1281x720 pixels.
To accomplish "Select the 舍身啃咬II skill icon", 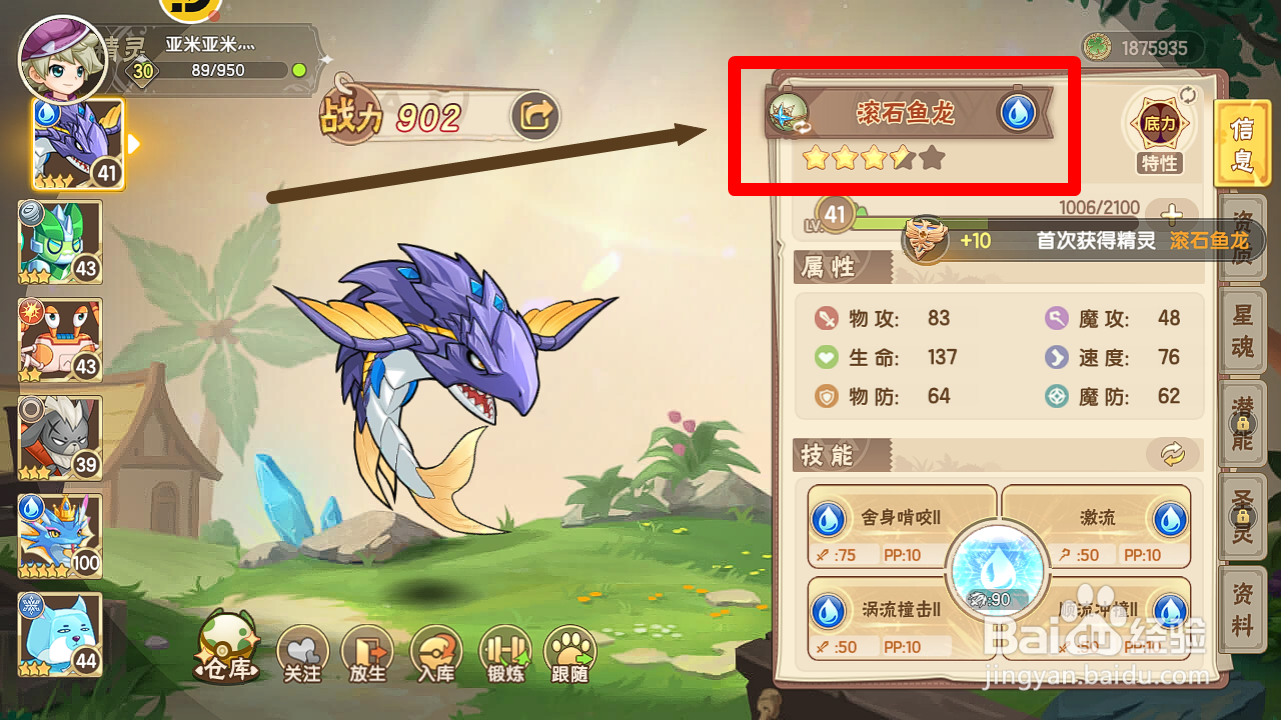I will (x=828, y=518).
